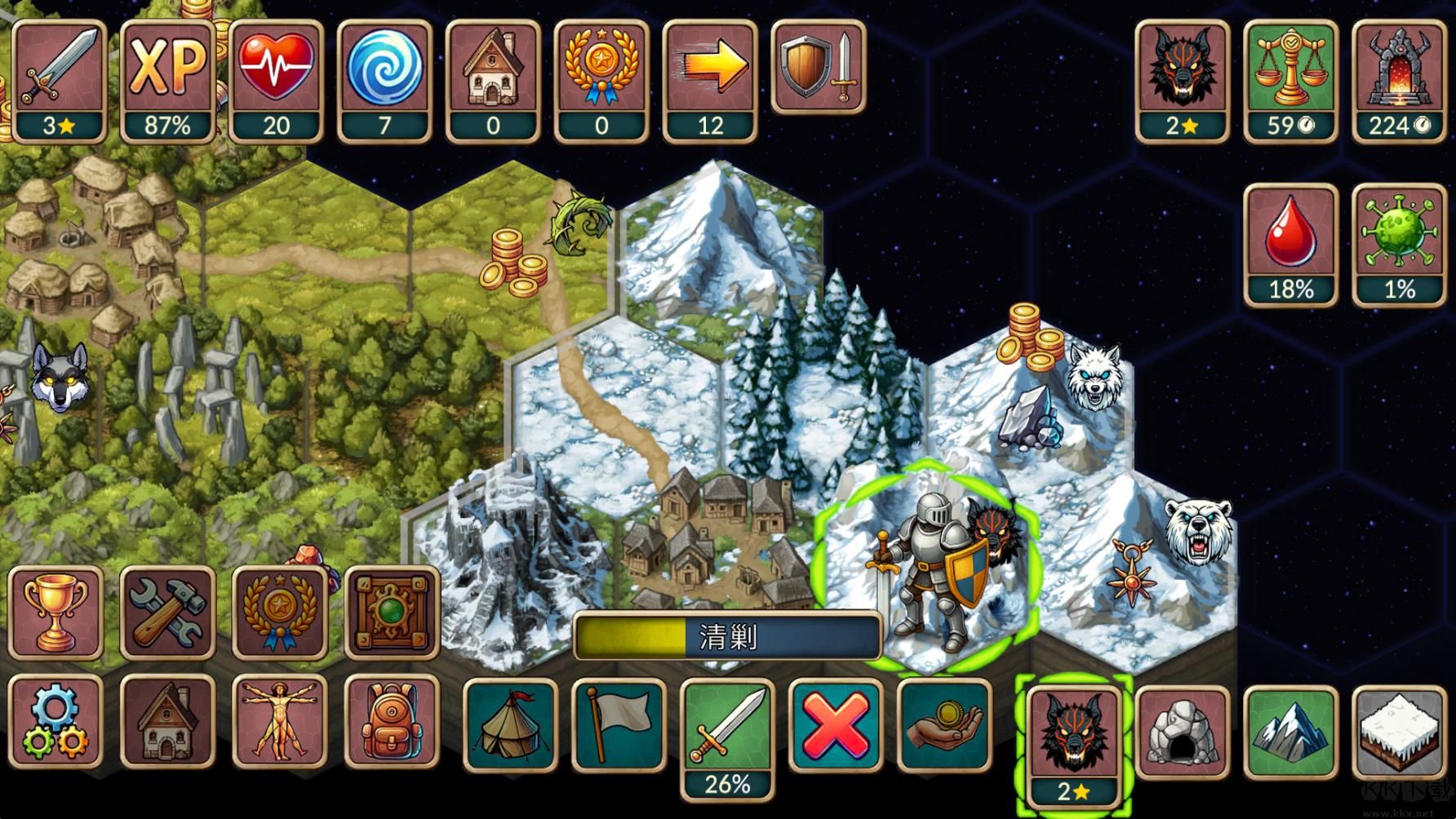Select the red heart health icon
1456x819 pixels.
(276, 80)
